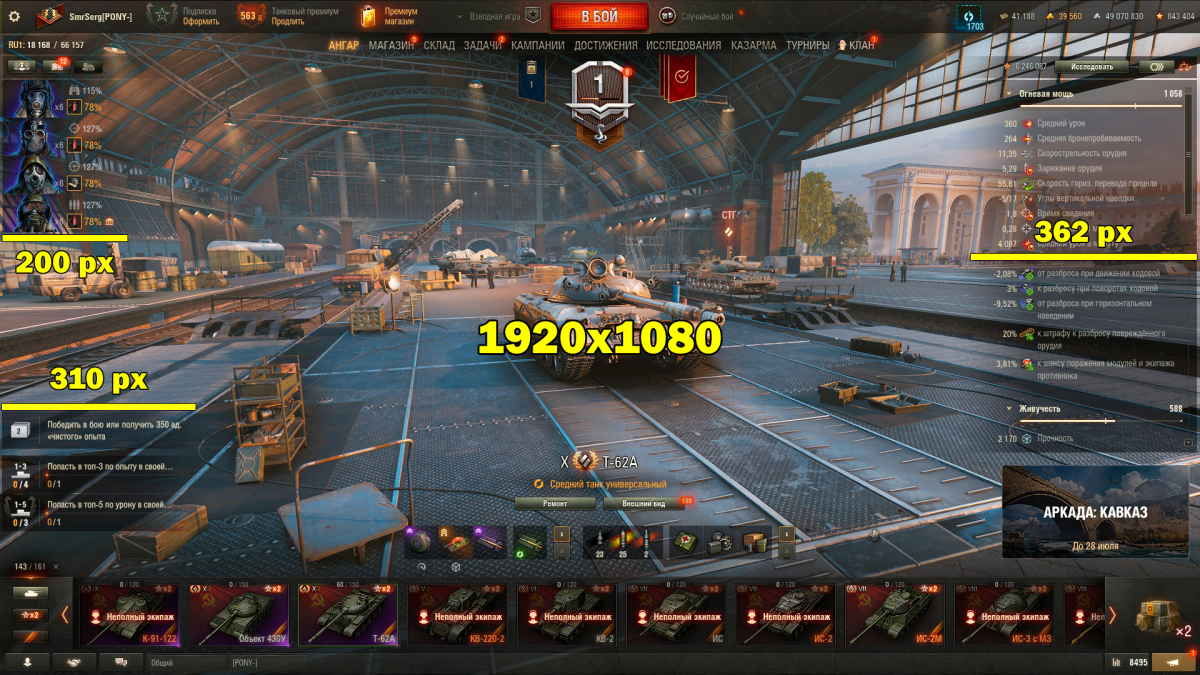Viewport: 1200px width, 675px height.
Task: Go to the ЗАДАЧИ tab
Action: [483, 45]
